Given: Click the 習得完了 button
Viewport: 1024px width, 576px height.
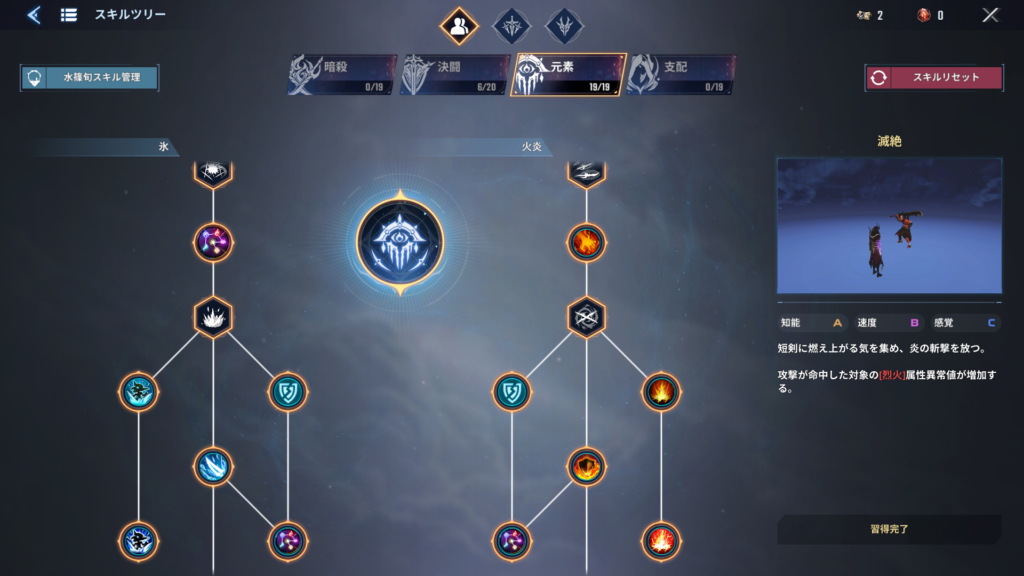Looking at the screenshot, I should (x=889, y=528).
